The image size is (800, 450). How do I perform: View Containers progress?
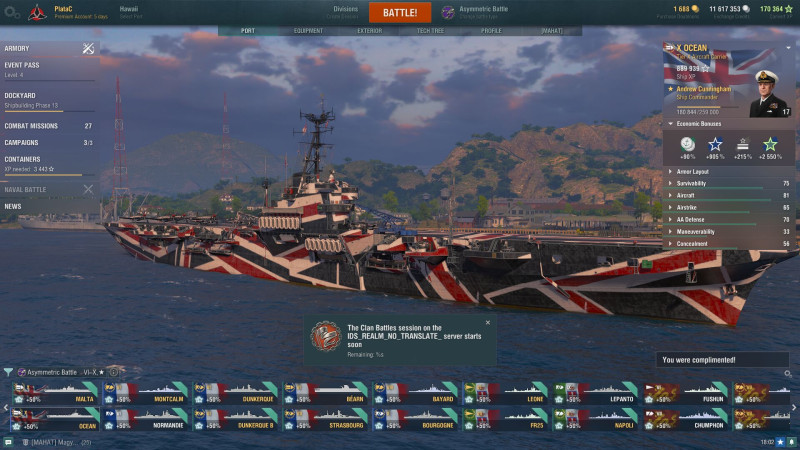coord(23,159)
